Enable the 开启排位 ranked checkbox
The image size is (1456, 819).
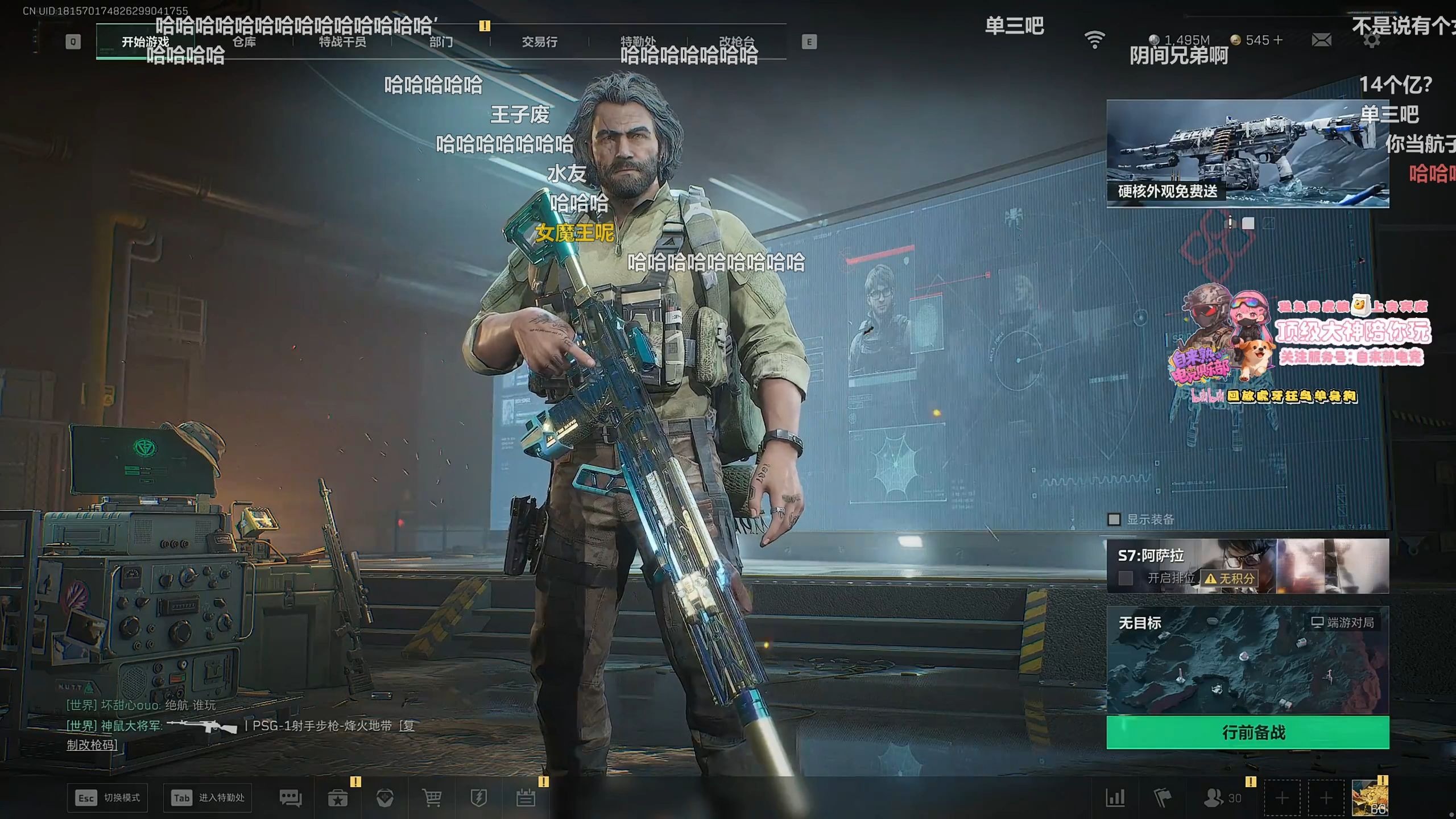pyautogui.click(x=1125, y=578)
